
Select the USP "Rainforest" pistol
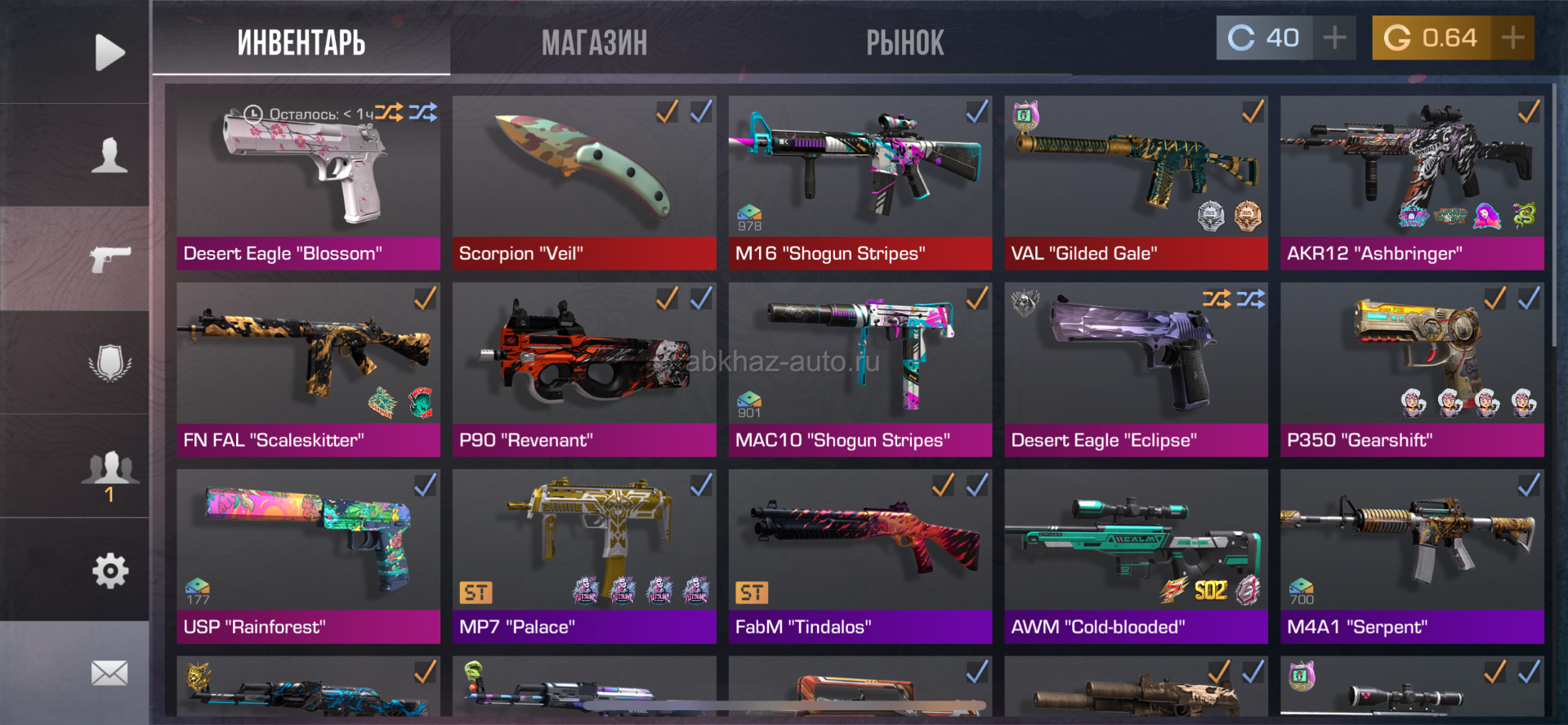pyautogui.click(x=308, y=556)
